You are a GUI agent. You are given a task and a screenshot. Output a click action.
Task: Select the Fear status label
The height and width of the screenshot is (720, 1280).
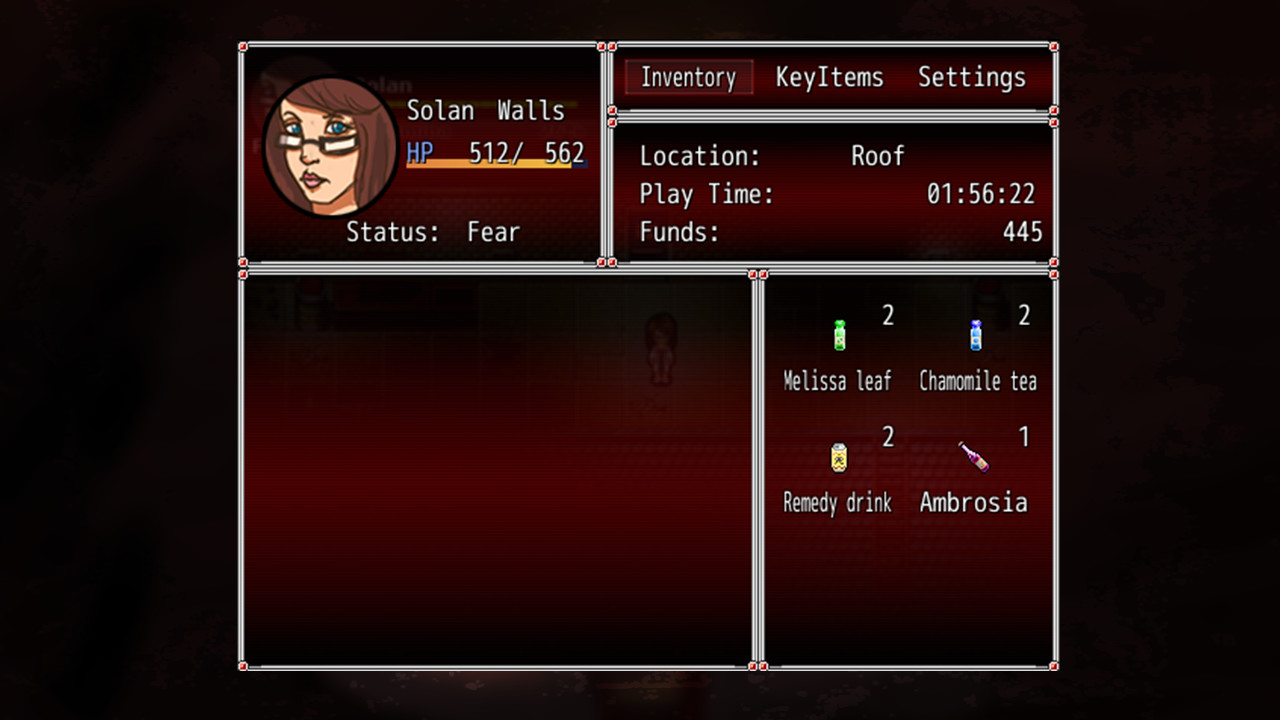point(494,232)
